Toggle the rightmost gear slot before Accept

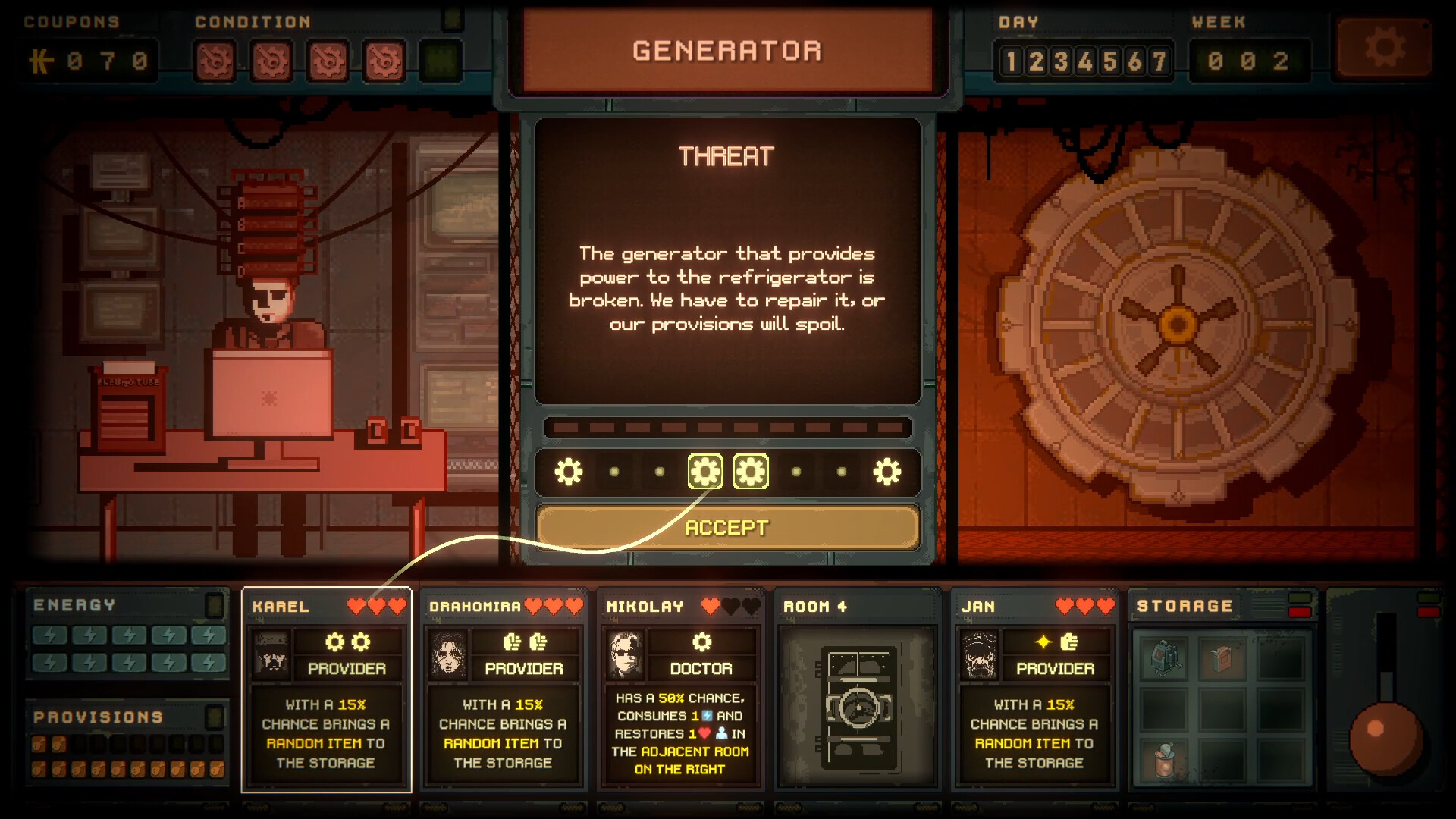pos(887,471)
